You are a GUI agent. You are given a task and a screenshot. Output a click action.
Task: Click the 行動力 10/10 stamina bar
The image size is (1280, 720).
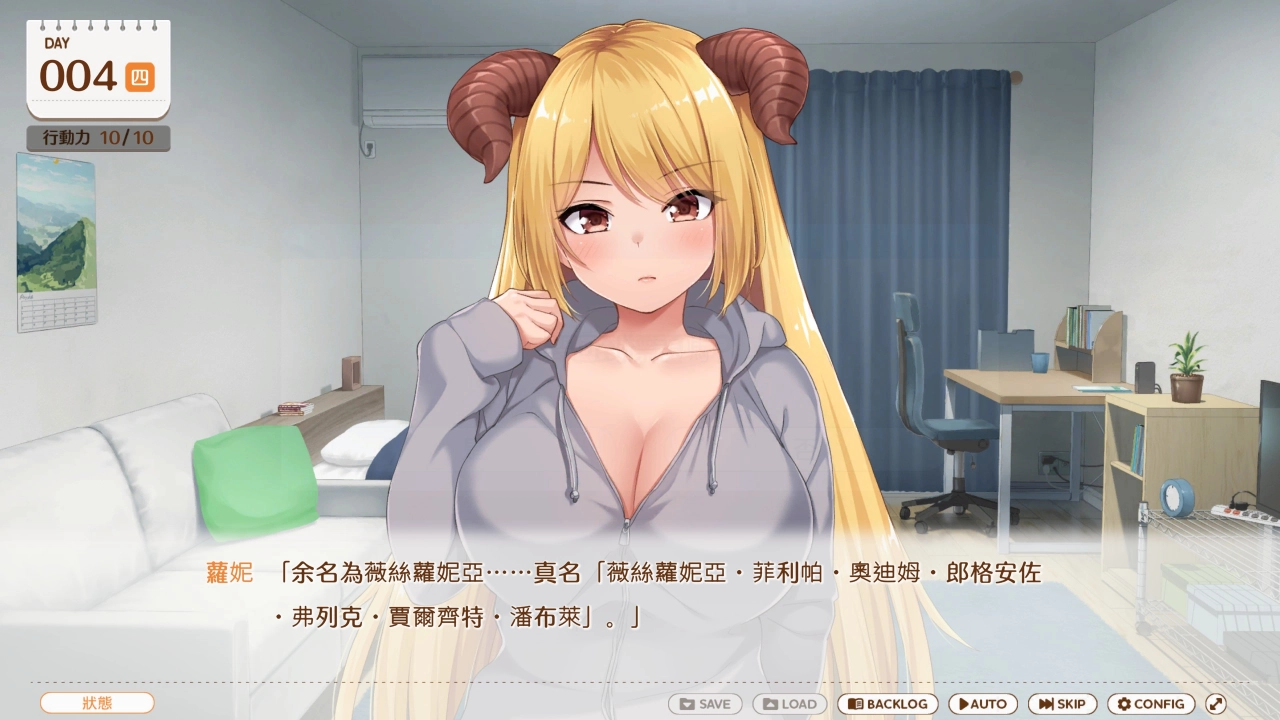tap(97, 139)
